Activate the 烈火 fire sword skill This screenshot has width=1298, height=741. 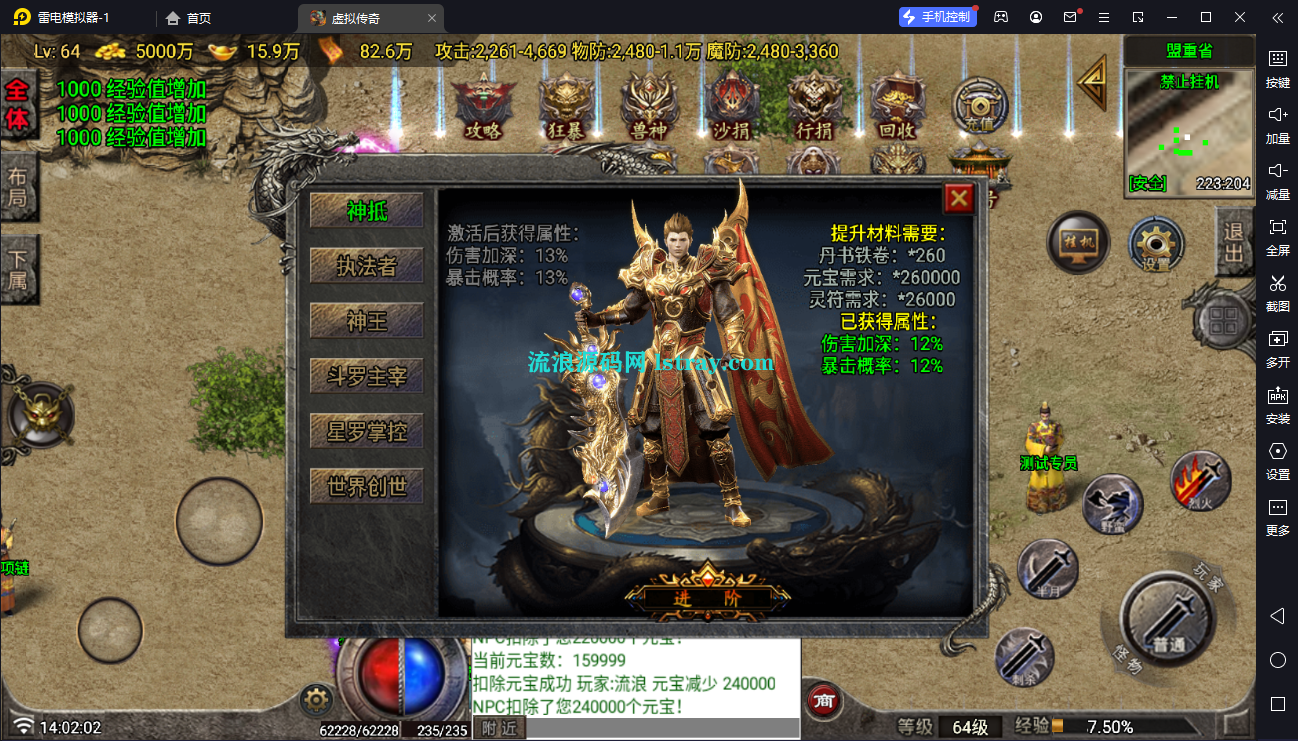pyautogui.click(x=1200, y=480)
